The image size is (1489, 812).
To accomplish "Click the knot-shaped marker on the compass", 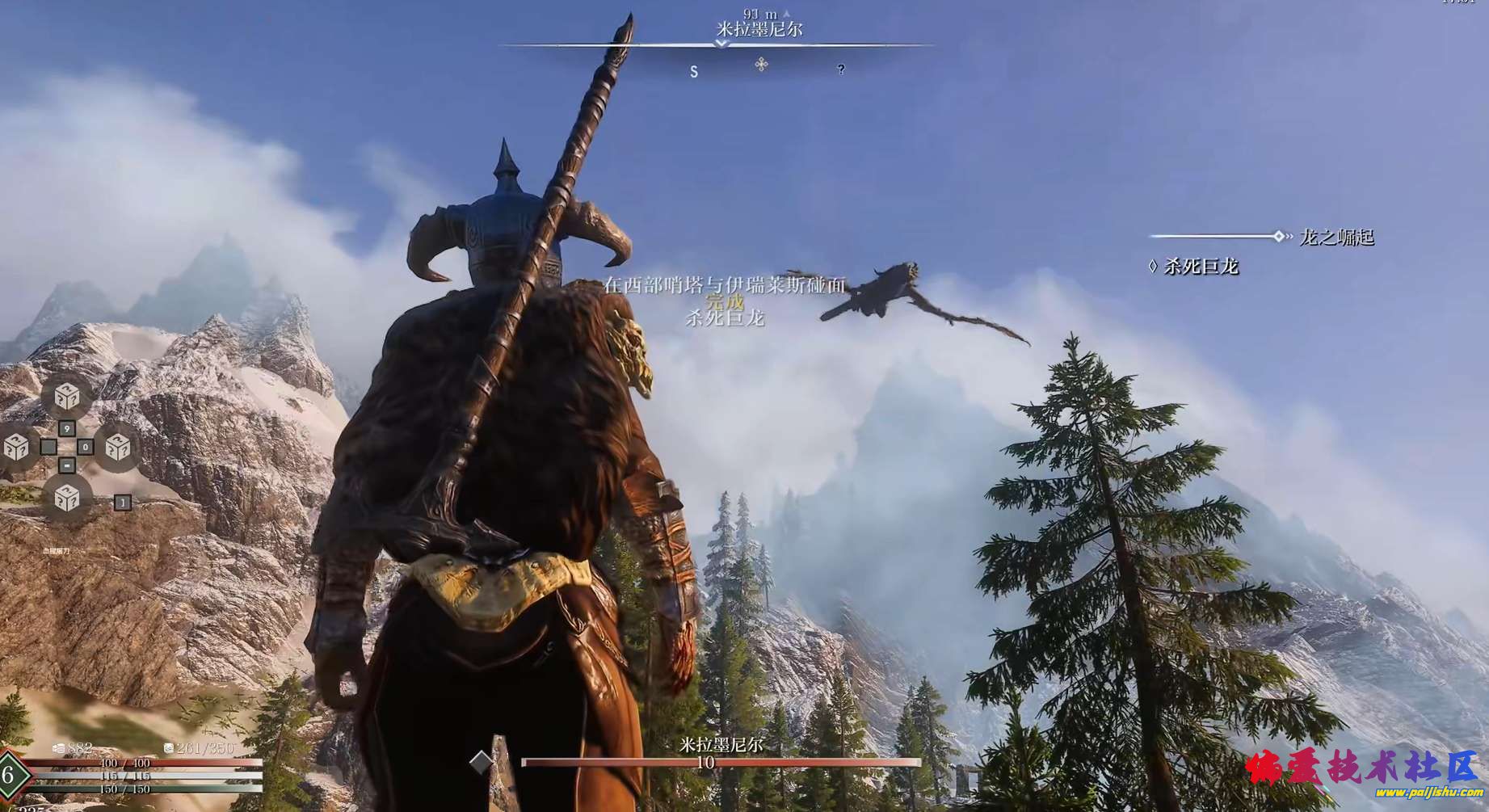I will 761,65.
